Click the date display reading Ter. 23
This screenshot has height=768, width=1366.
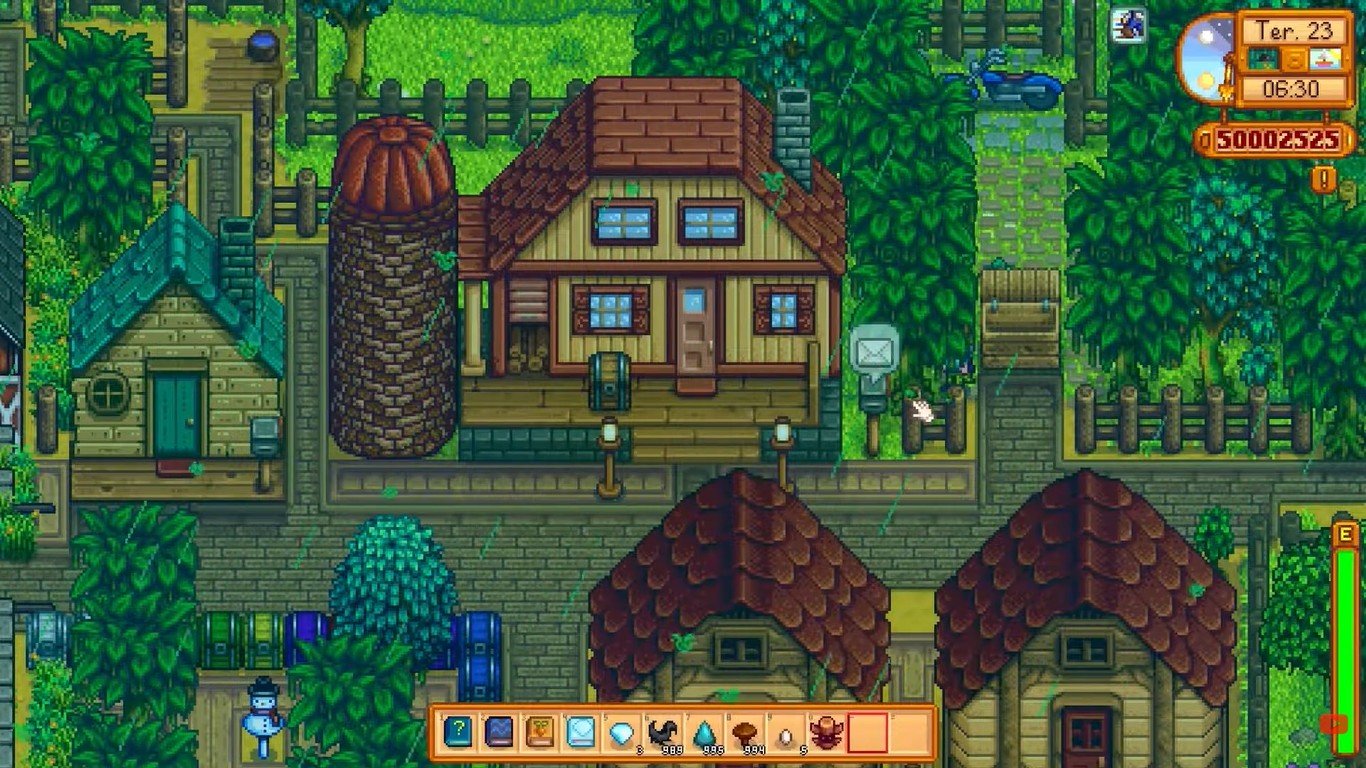1295,31
